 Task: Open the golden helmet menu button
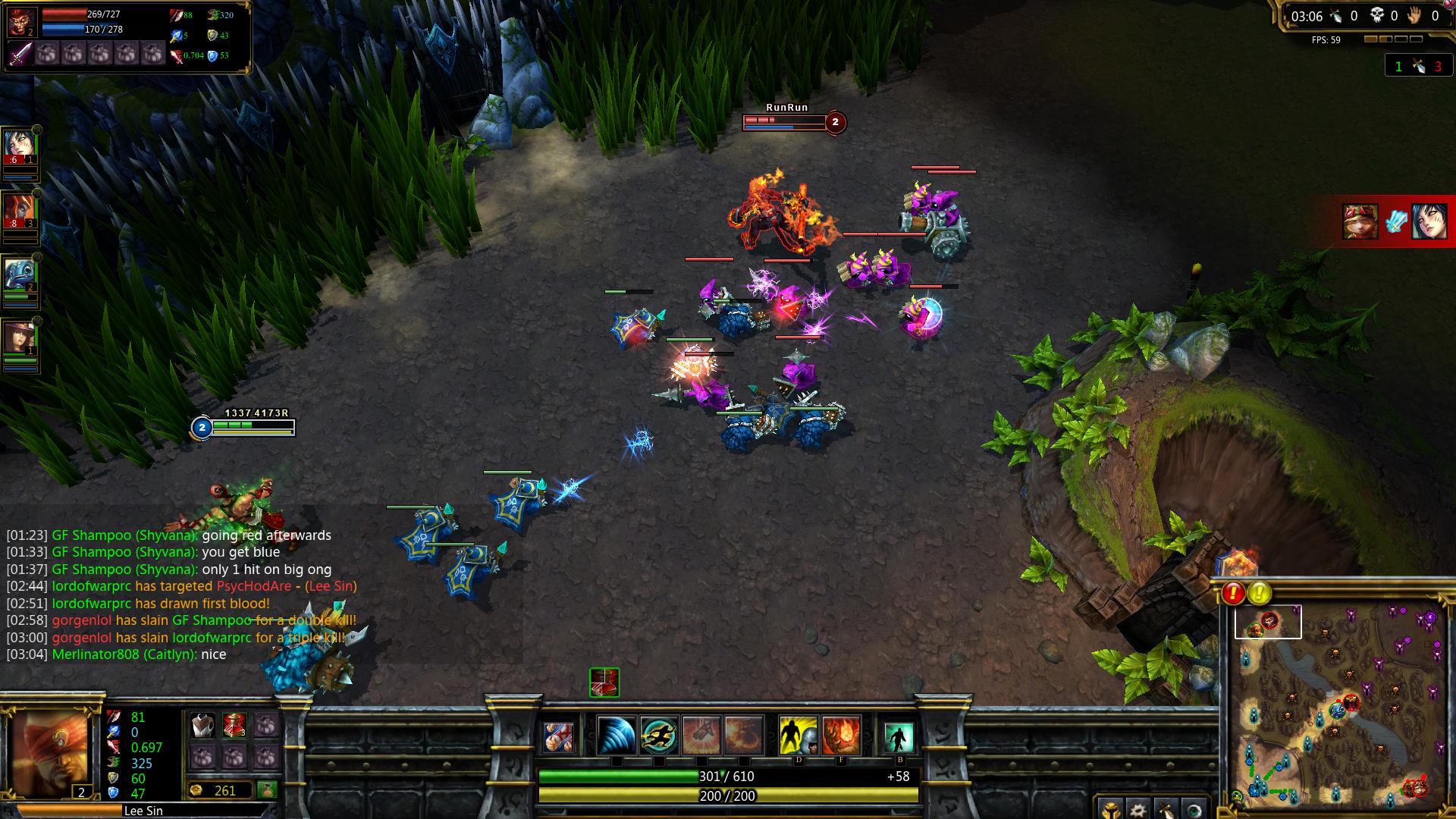[1110, 809]
